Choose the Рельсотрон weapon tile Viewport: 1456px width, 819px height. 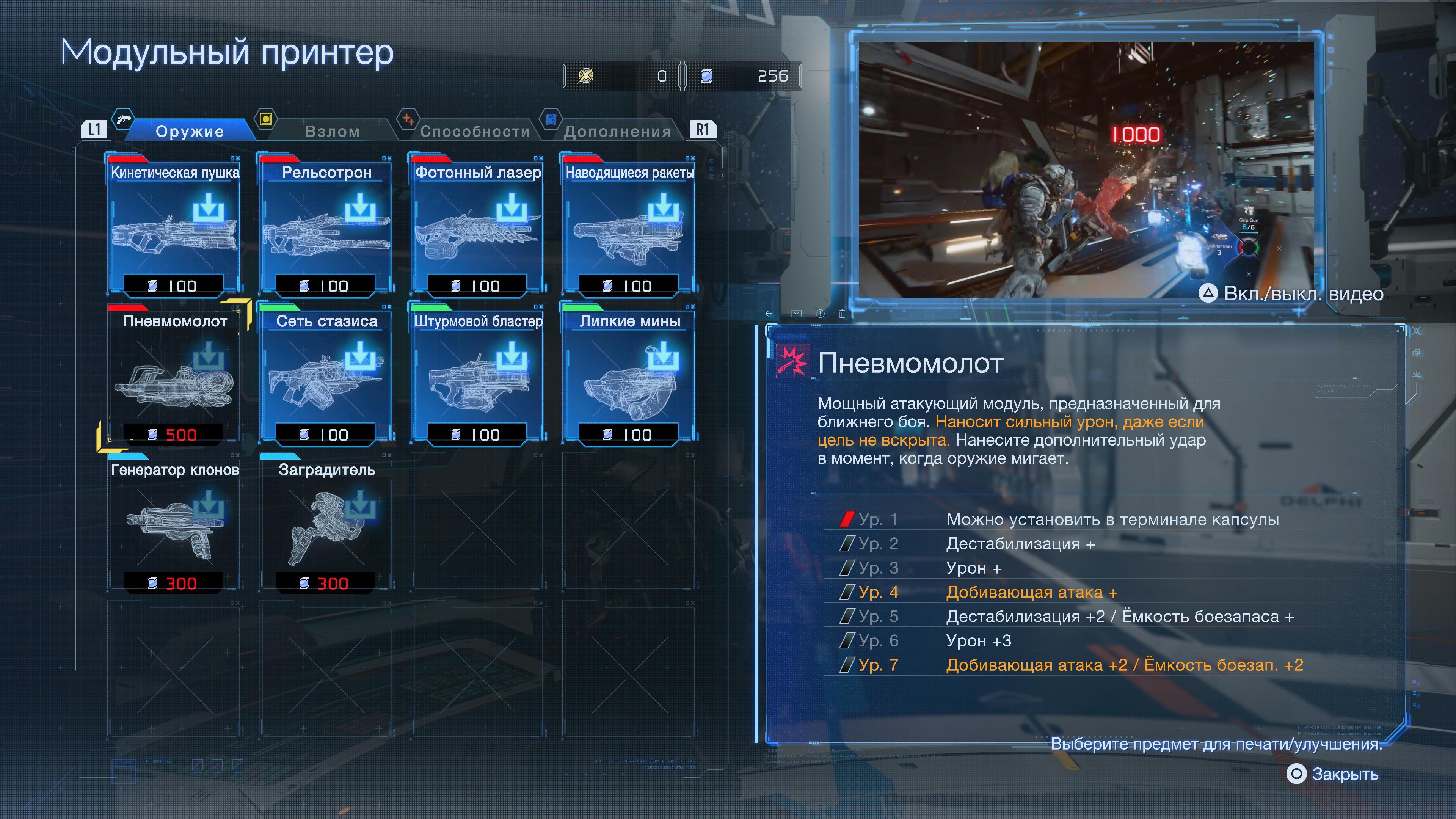[x=326, y=226]
